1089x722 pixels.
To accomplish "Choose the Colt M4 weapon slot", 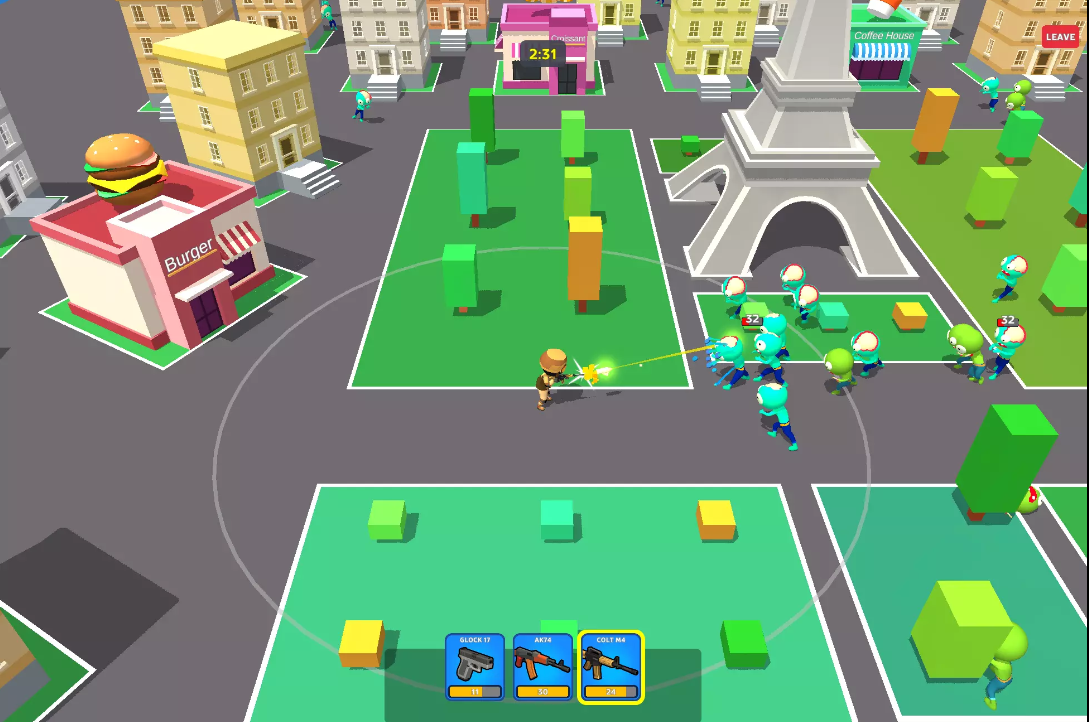I will [x=611, y=666].
